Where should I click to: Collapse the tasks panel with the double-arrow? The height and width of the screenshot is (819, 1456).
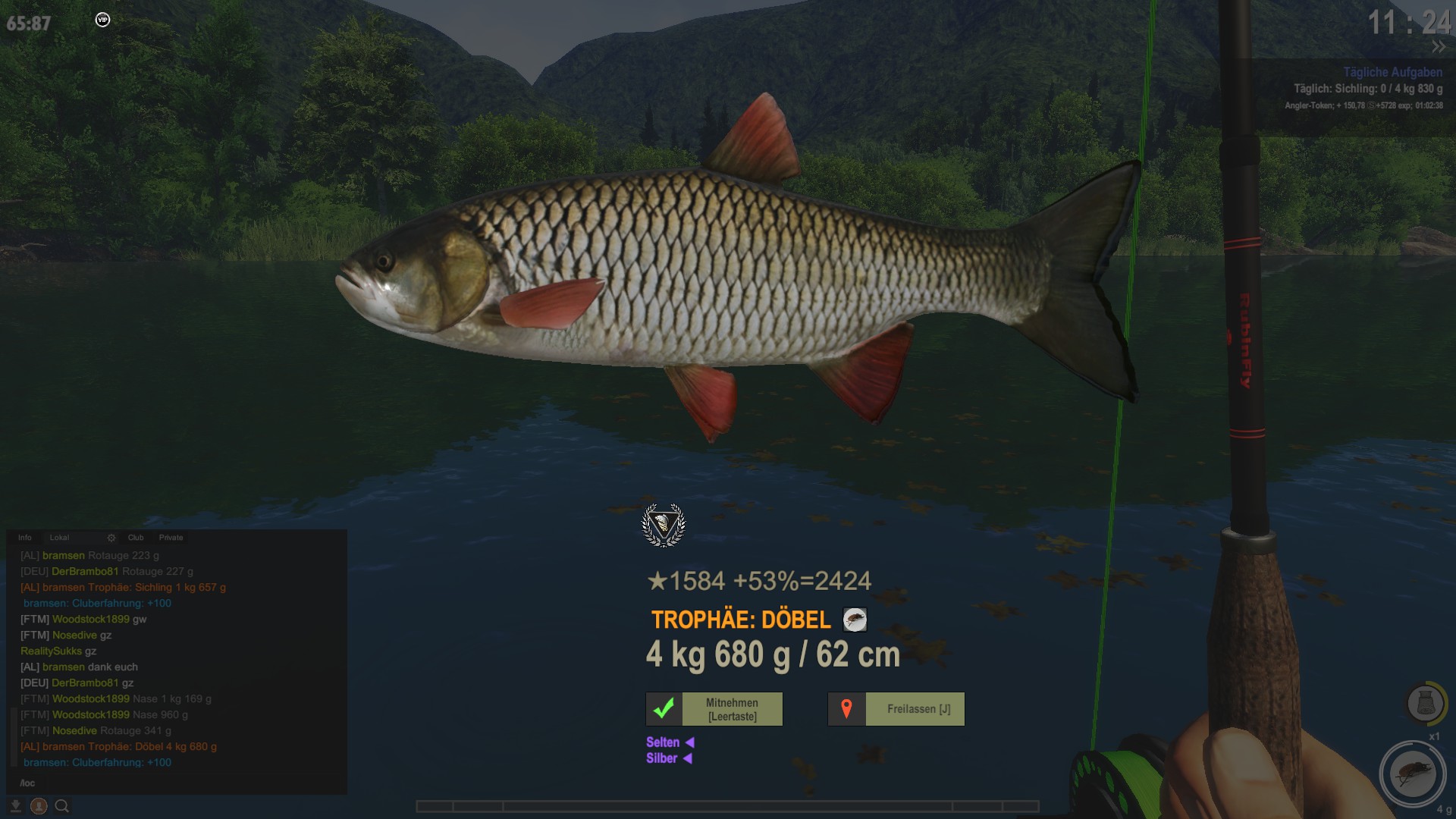[1439, 47]
